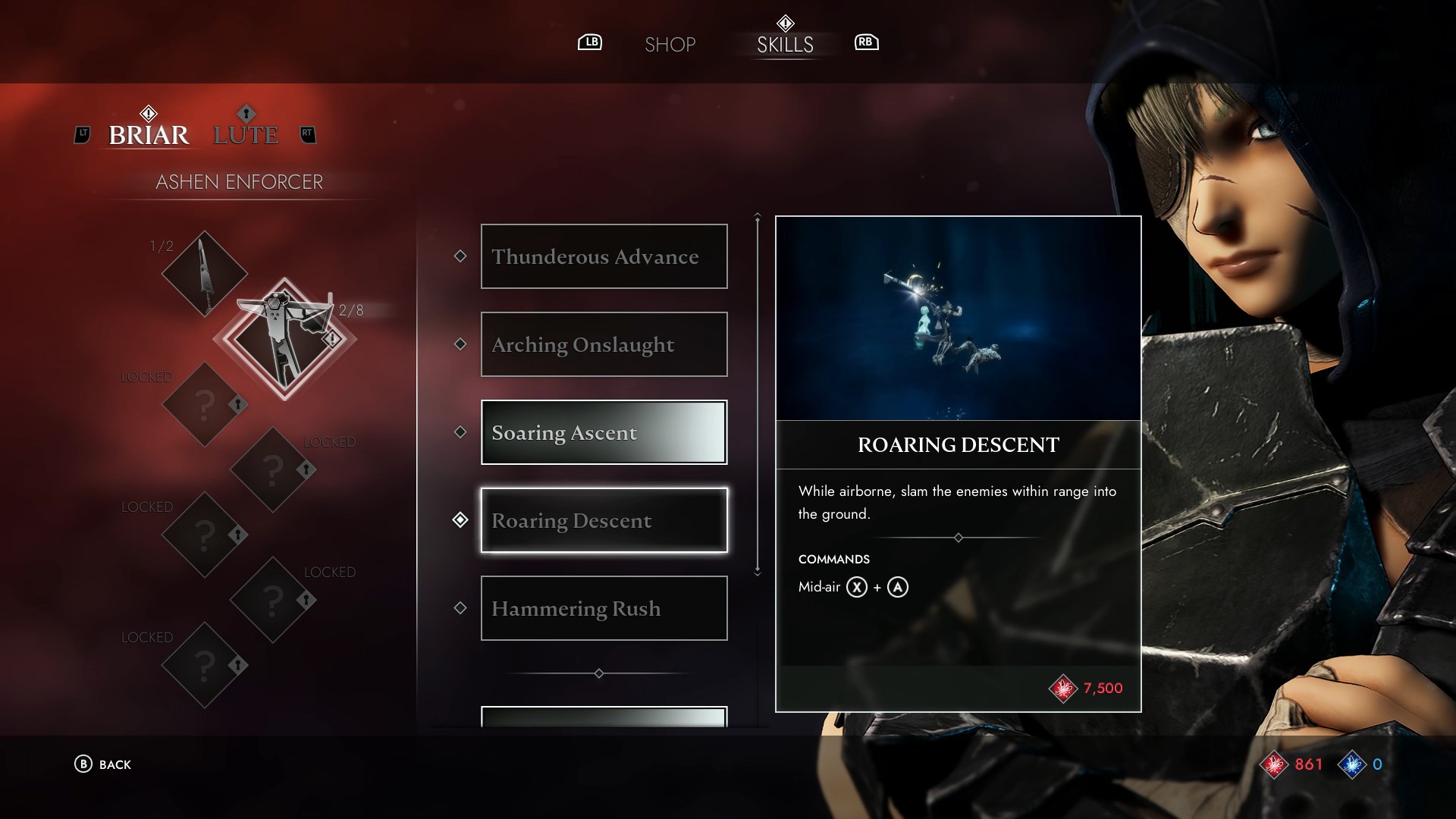This screenshot has height=819, width=1456.
Task: Choose the Thunderous Advance skill
Action: 604,256
